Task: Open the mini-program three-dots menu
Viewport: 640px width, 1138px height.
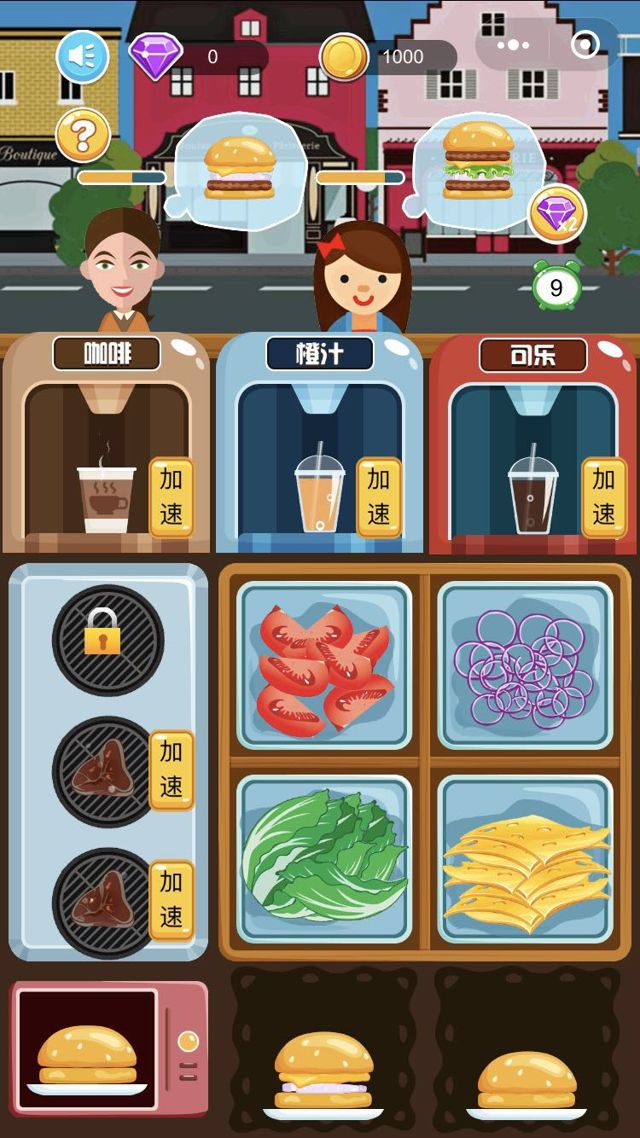Action: (x=512, y=45)
